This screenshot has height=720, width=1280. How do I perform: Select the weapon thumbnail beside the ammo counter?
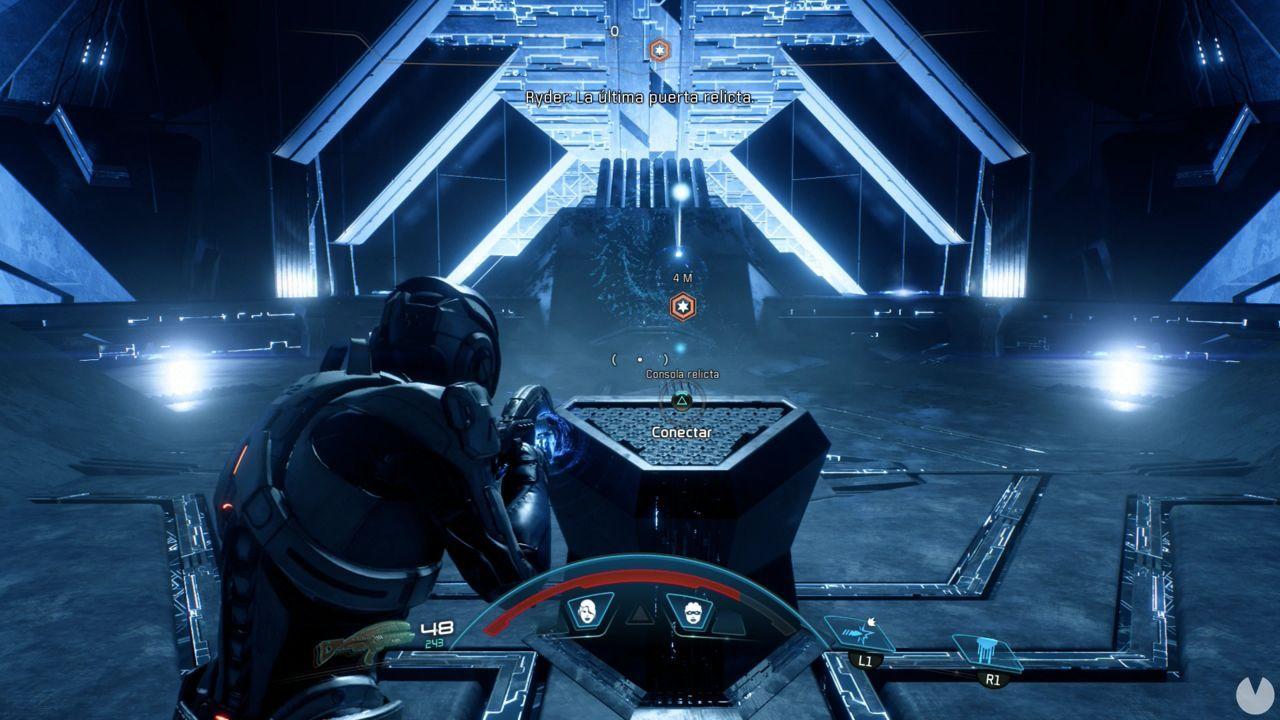click(365, 640)
